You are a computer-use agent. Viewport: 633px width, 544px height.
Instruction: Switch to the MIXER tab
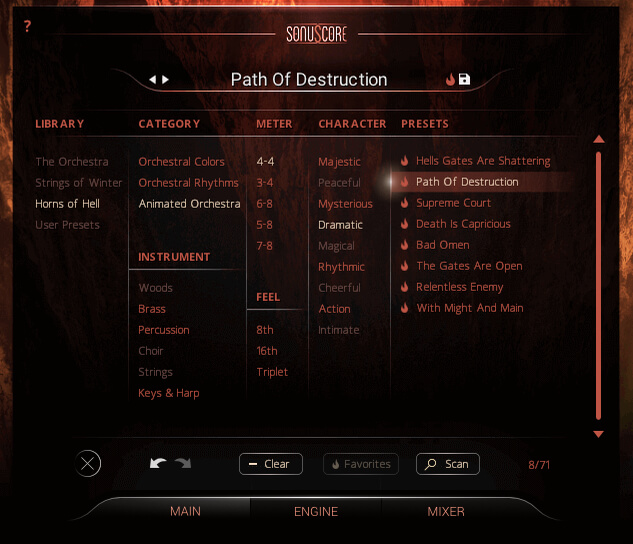pyautogui.click(x=446, y=511)
